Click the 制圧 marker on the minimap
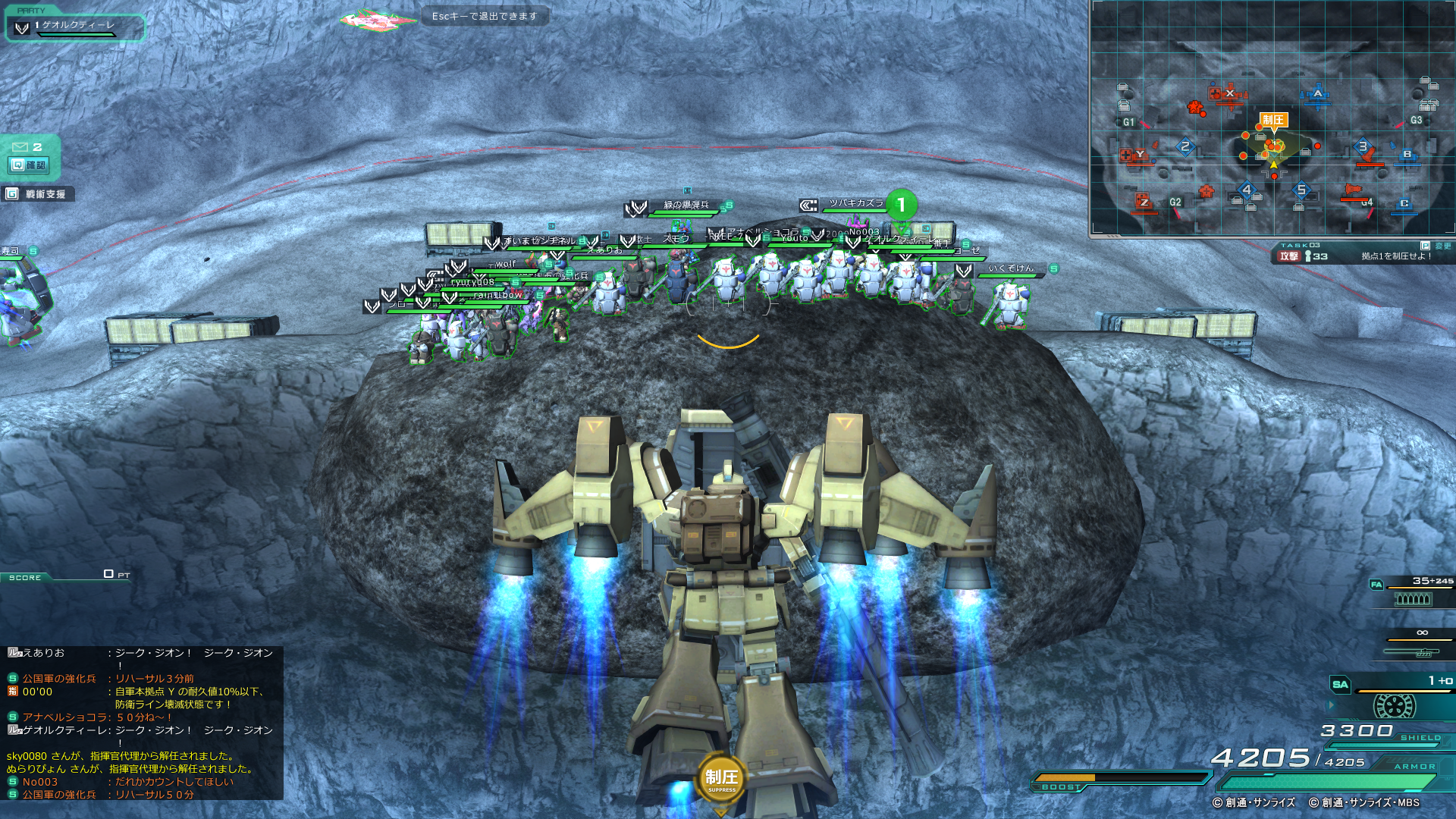1456x819 pixels. click(1273, 121)
